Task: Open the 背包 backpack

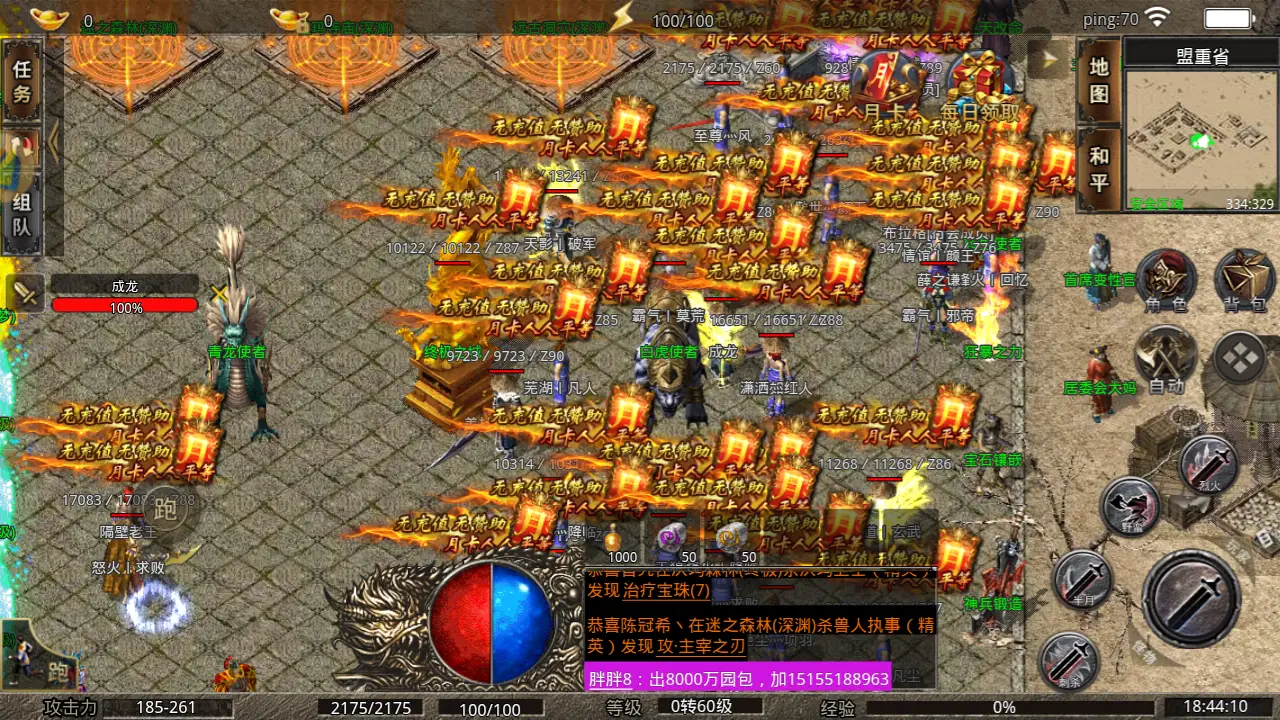Action: (x=1244, y=281)
